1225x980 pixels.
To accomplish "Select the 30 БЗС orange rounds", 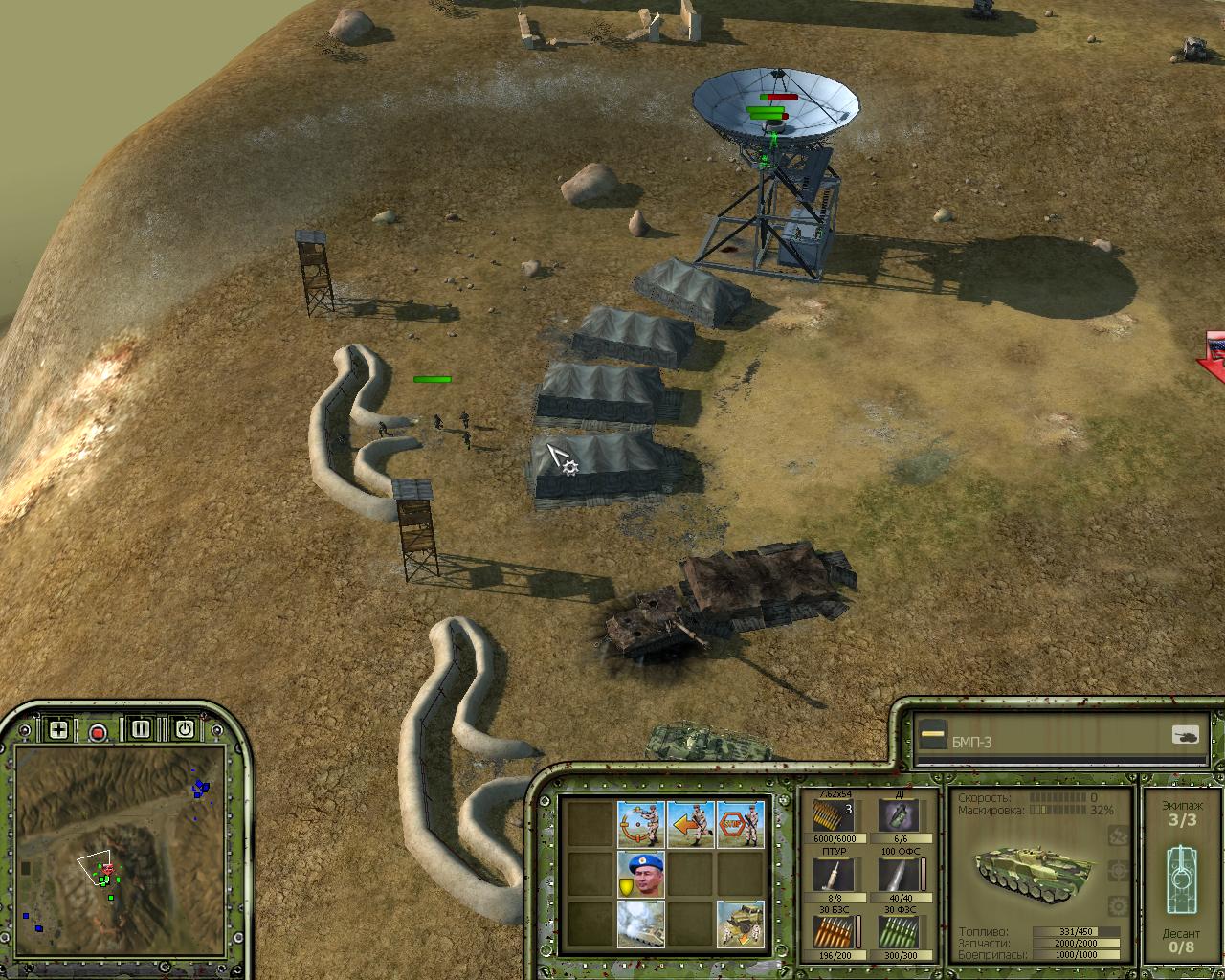I will (834, 931).
